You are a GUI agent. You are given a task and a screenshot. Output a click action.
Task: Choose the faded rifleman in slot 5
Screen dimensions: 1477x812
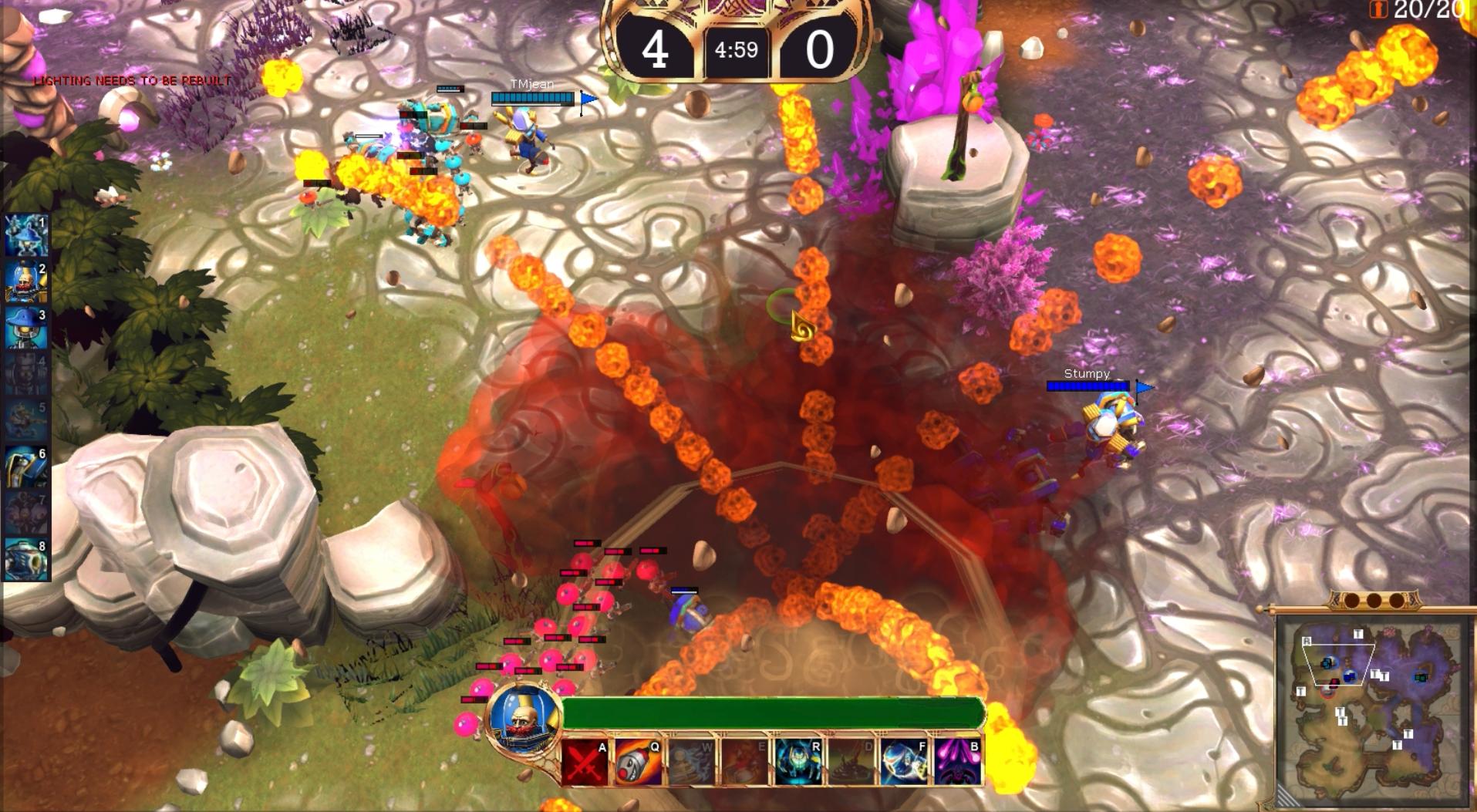click(26, 421)
